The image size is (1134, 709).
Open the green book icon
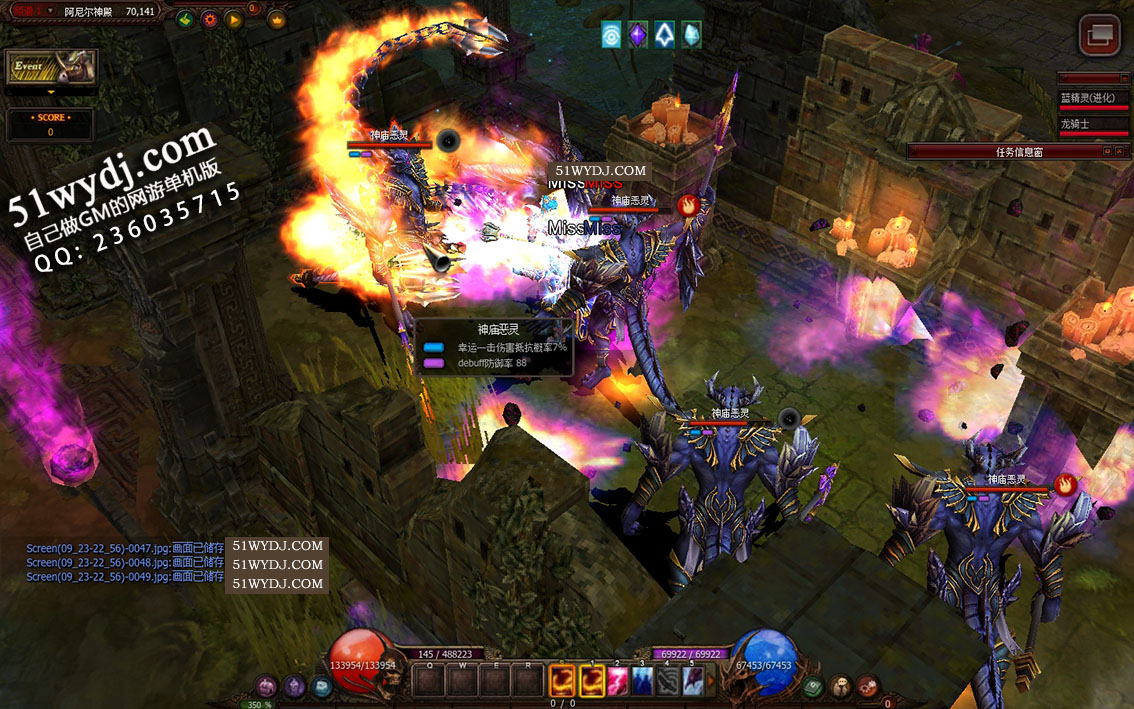(x=814, y=687)
